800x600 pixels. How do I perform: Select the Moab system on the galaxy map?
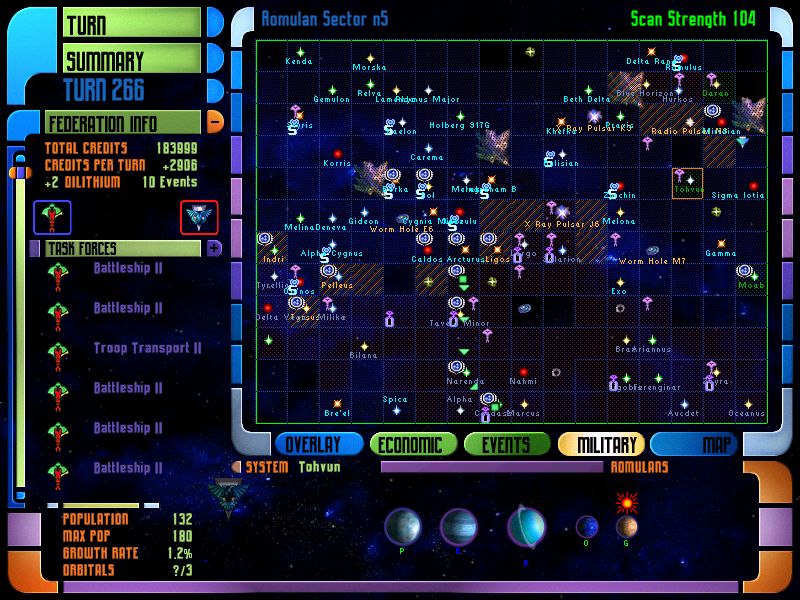[748, 274]
